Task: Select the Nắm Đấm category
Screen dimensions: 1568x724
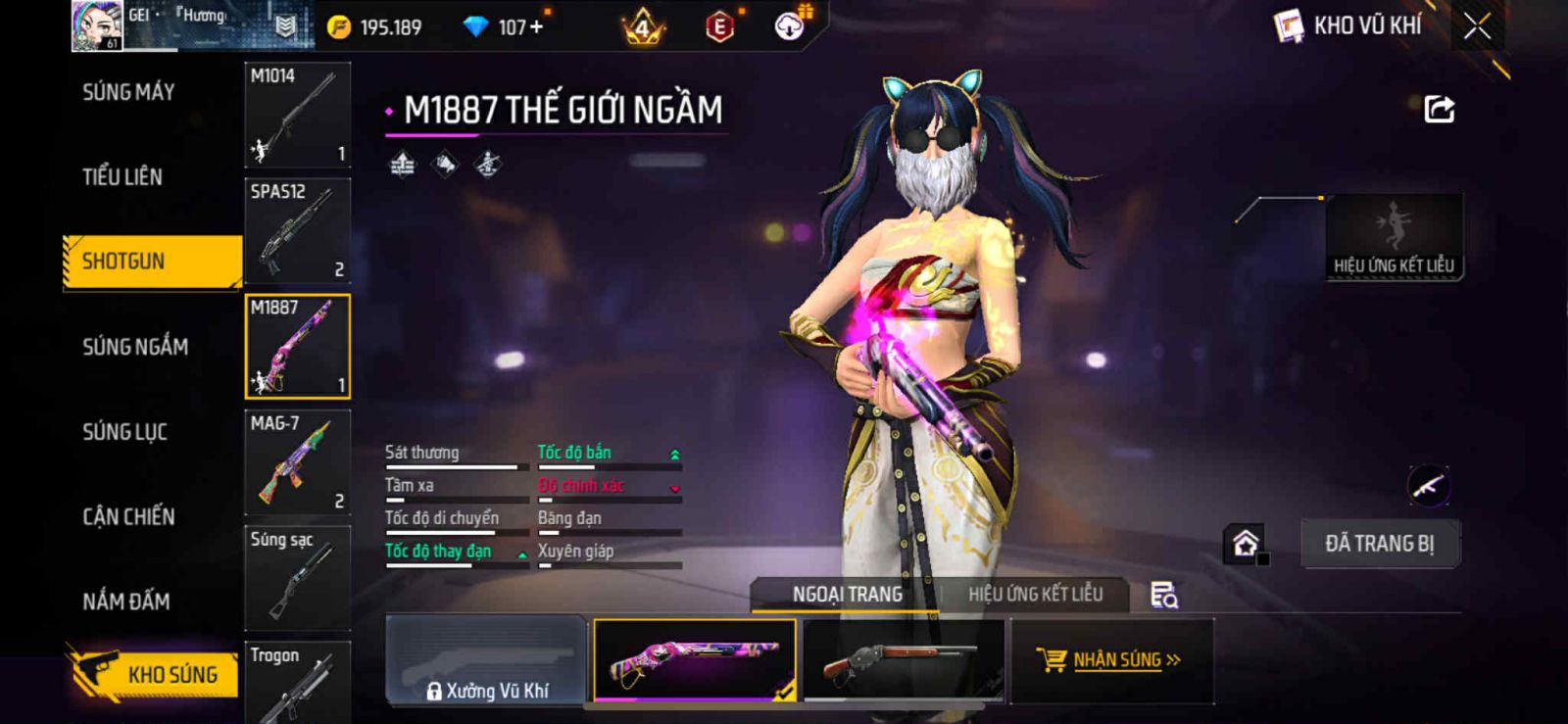Action: click(126, 602)
